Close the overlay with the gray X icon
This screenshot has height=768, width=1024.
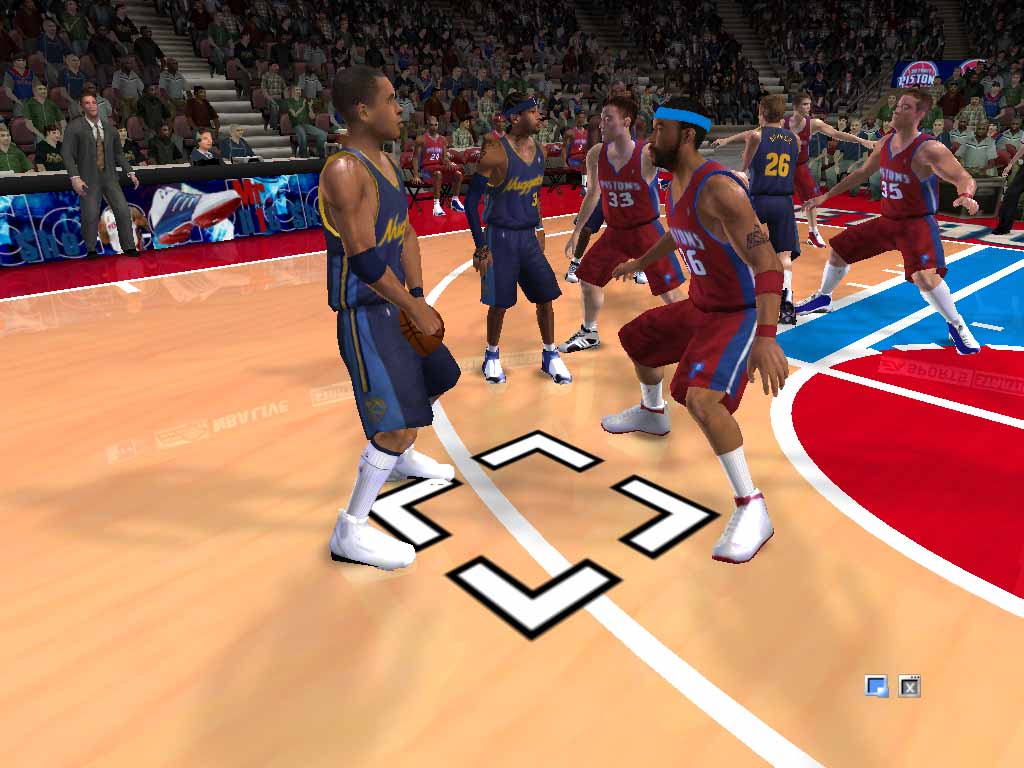(909, 686)
